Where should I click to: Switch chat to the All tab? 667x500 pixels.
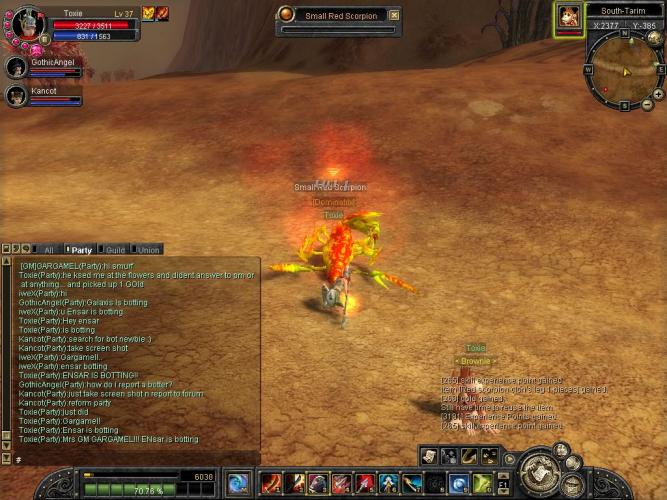click(48, 249)
